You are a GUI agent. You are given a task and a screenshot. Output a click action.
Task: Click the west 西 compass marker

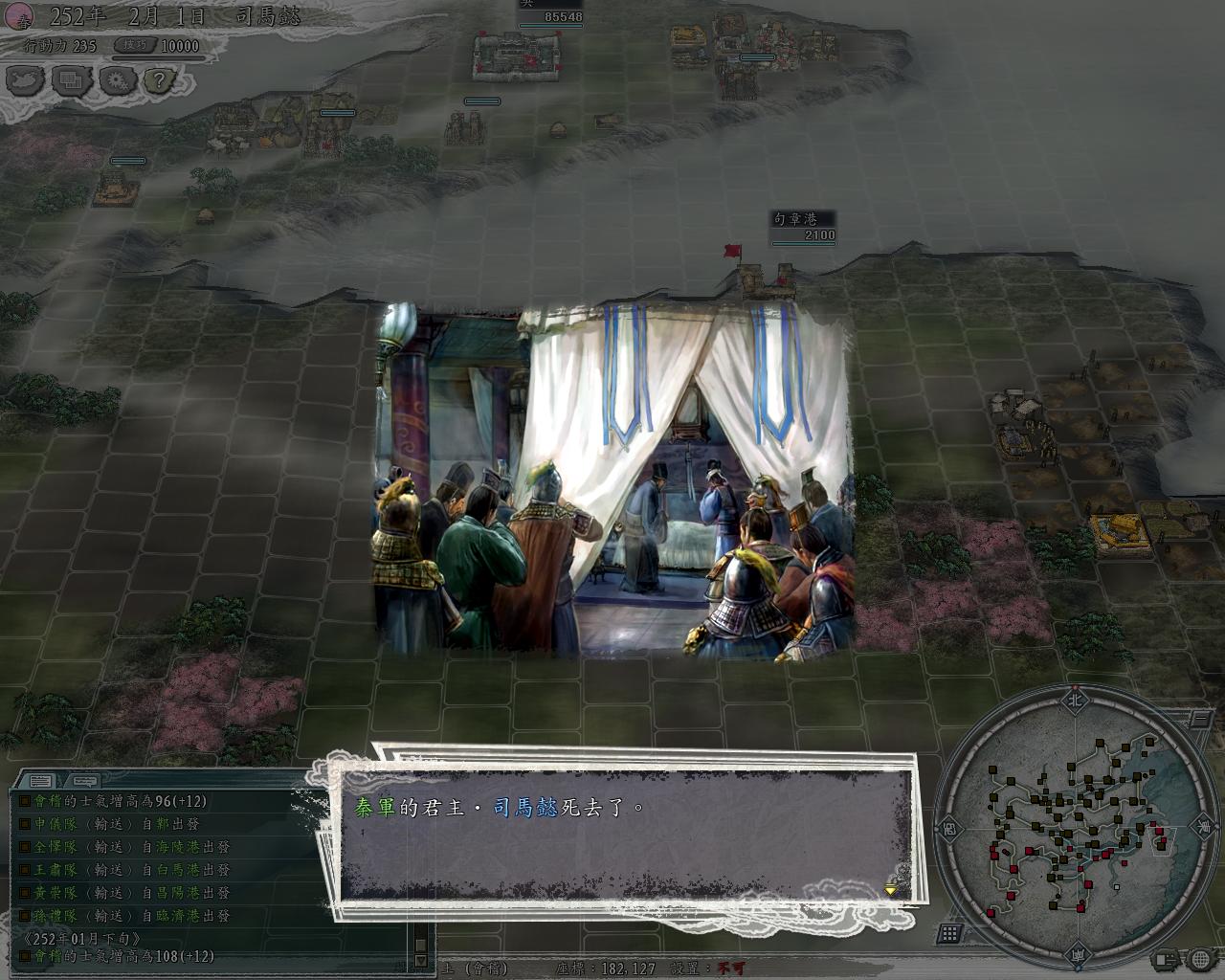click(x=947, y=825)
